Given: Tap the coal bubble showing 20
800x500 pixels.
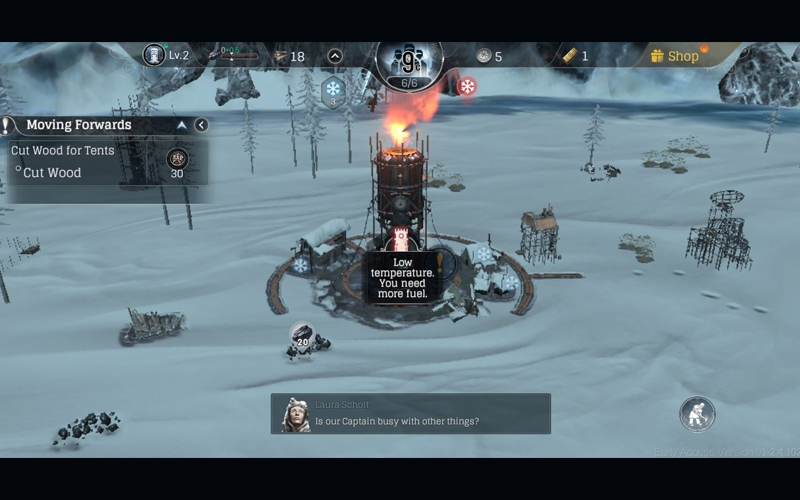Looking at the screenshot, I should [x=302, y=336].
